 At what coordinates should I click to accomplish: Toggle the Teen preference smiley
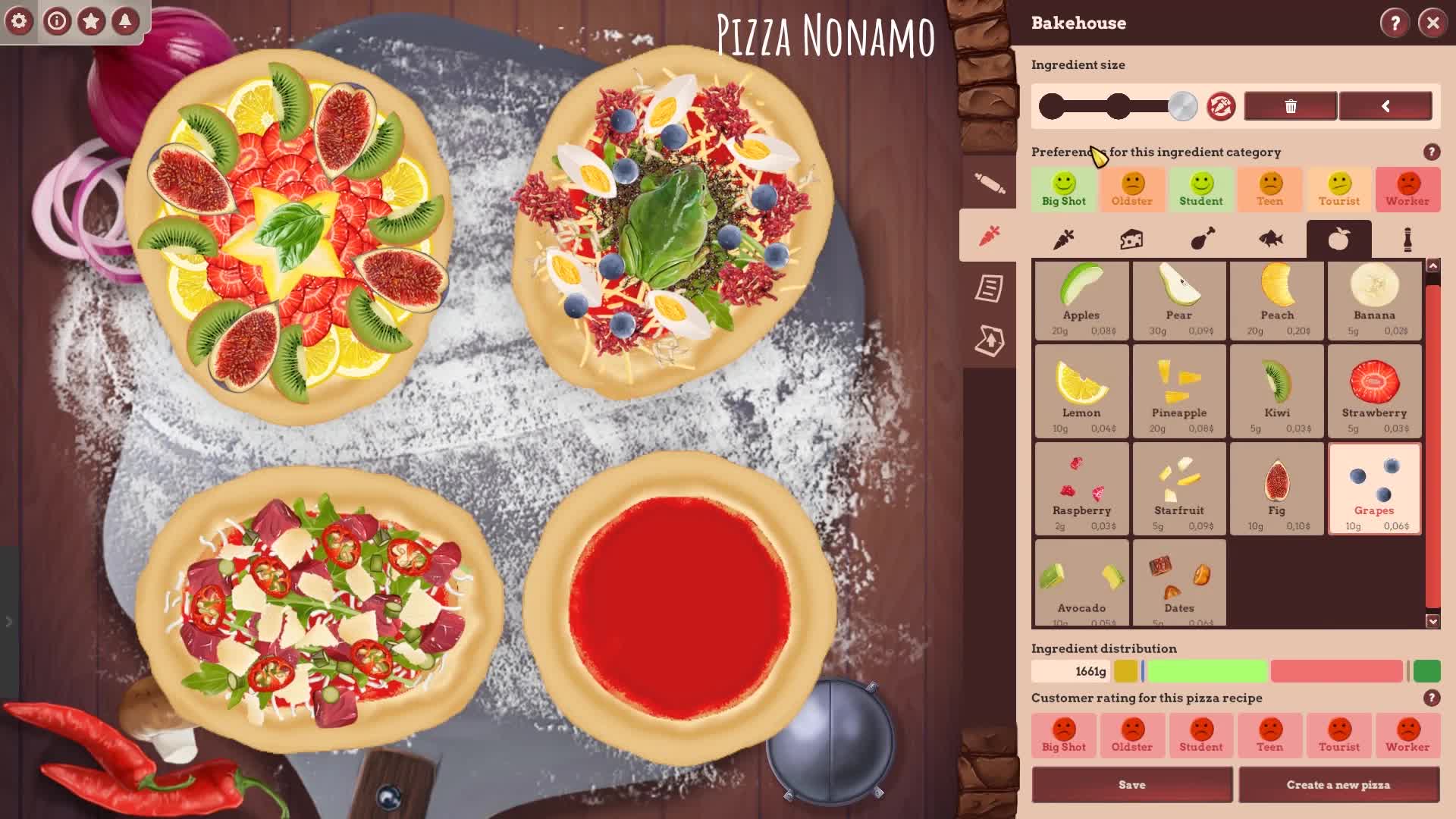click(1269, 190)
